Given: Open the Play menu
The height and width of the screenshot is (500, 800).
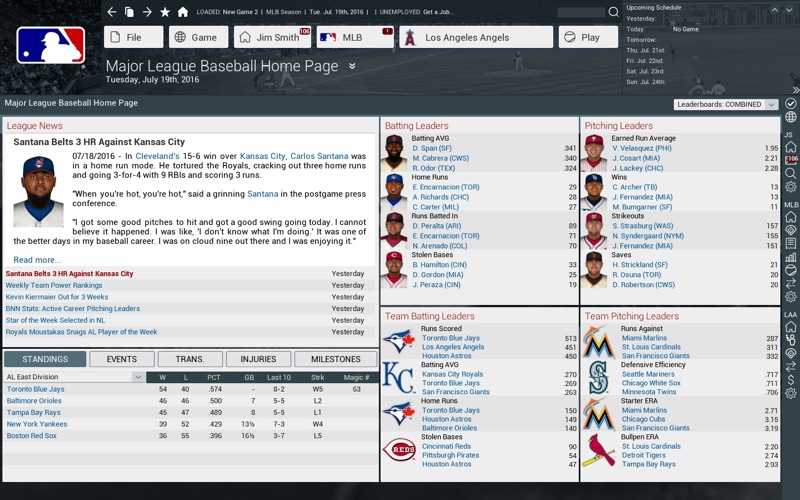Looking at the screenshot, I should [582, 37].
